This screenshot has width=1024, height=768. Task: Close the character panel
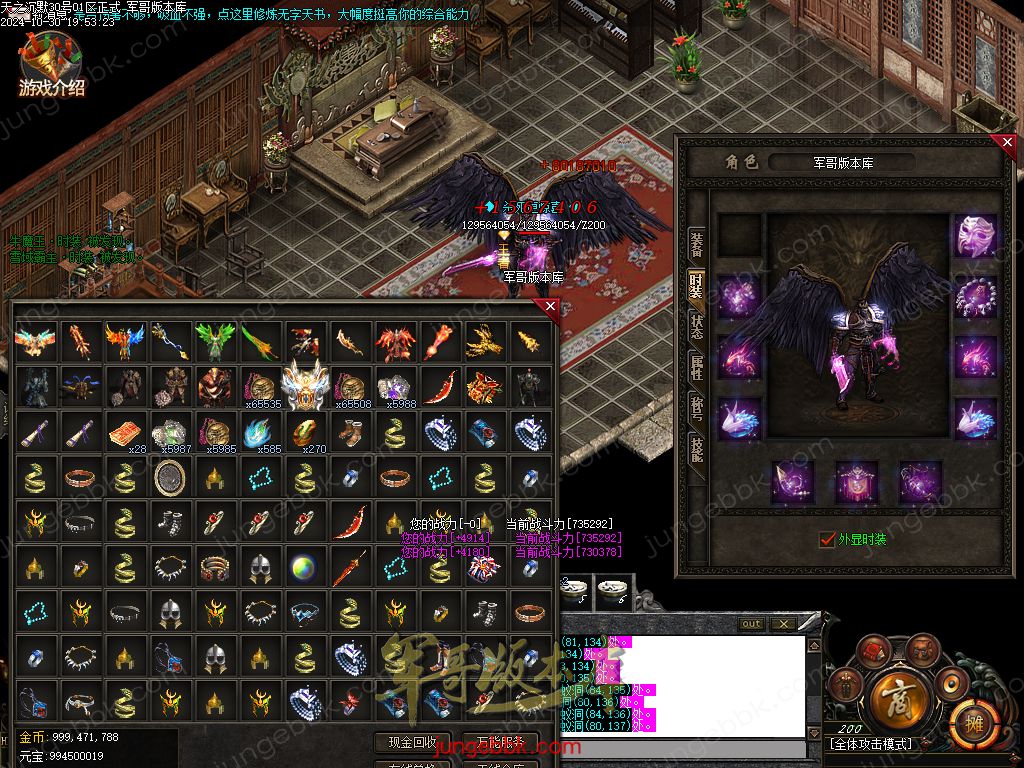tap(1007, 143)
